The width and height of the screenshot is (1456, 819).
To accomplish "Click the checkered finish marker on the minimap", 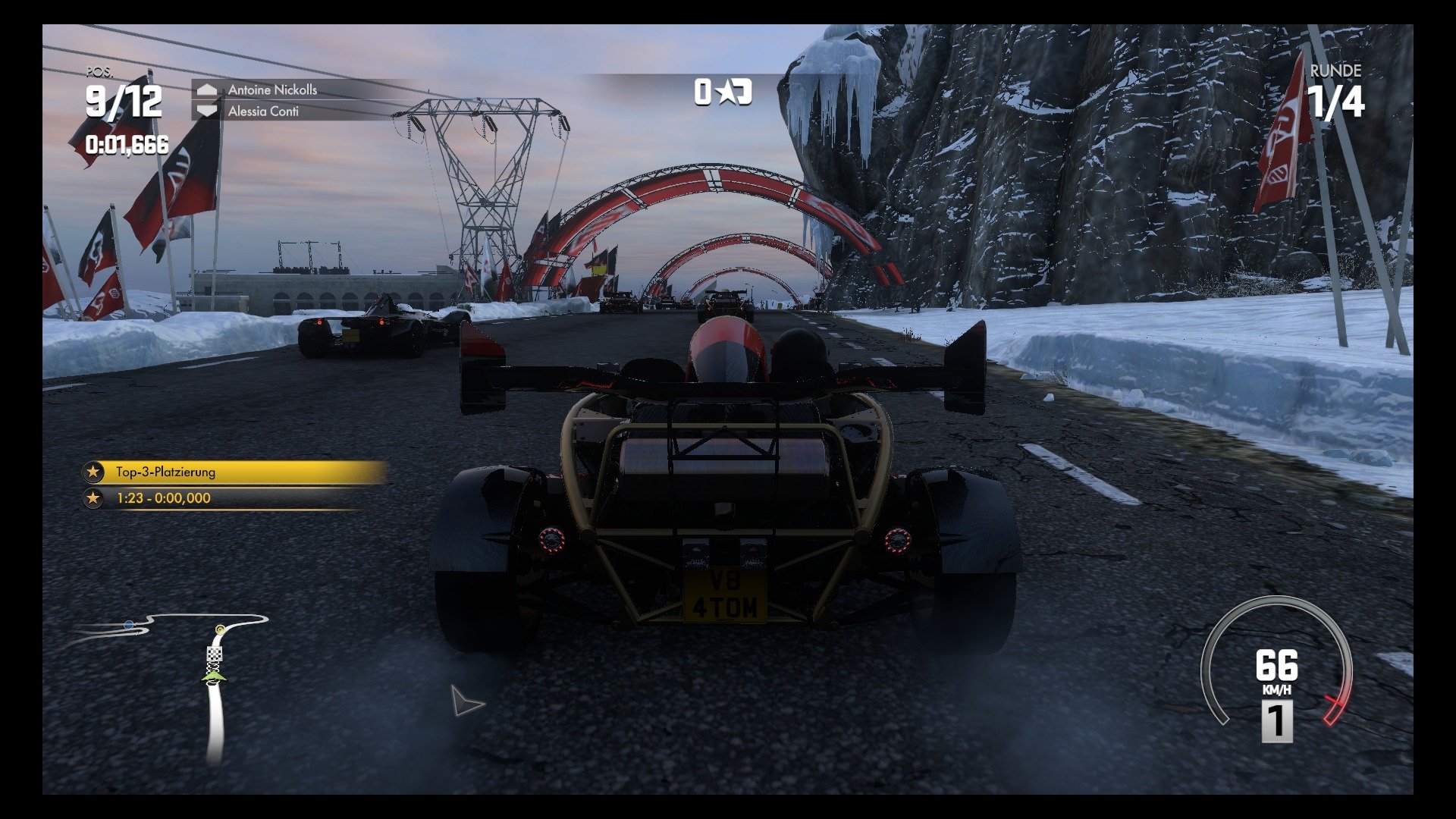I will 215,654.
